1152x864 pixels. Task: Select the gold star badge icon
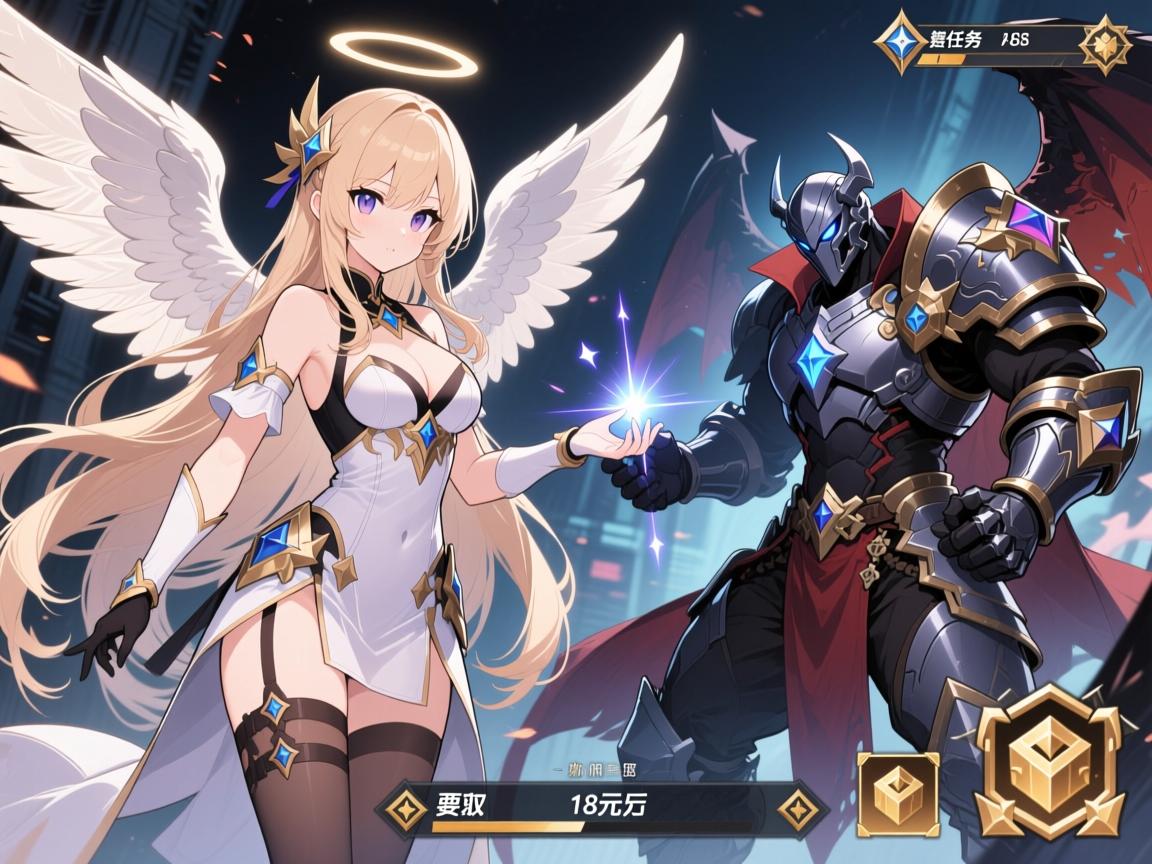(x=1107, y=44)
